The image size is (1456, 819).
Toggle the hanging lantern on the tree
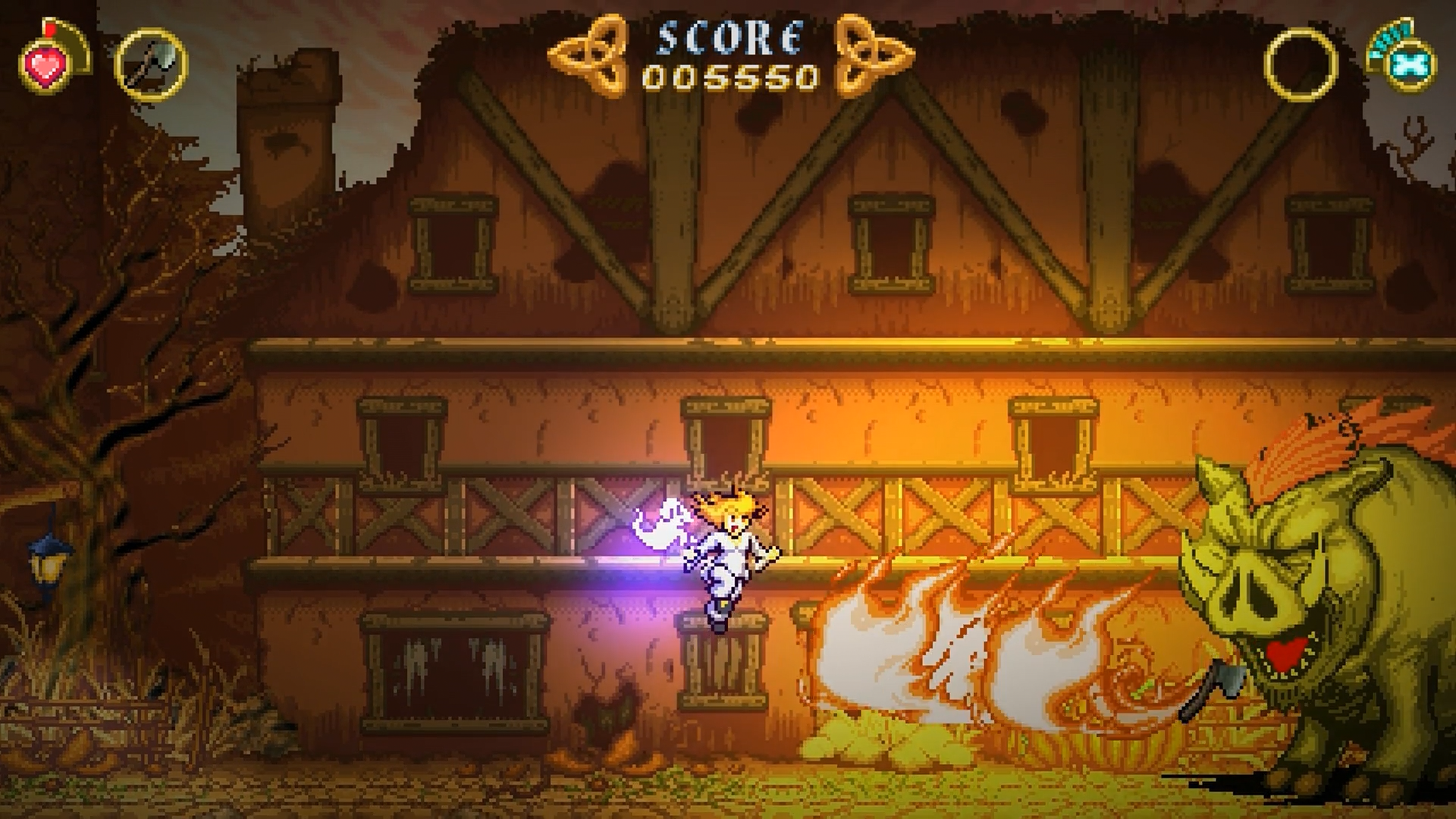(47, 565)
